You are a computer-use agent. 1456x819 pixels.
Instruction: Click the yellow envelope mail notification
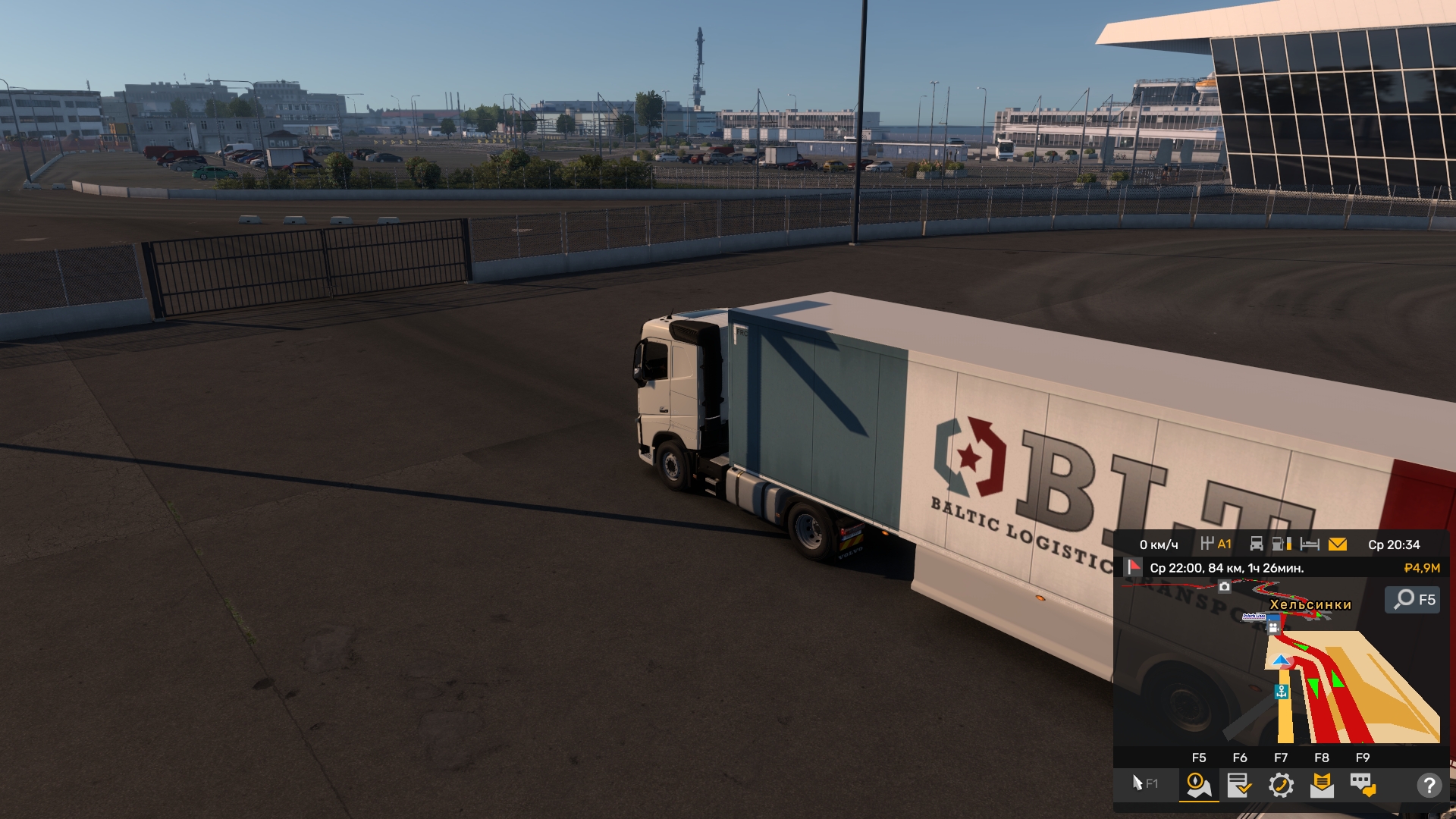click(x=1338, y=544)
